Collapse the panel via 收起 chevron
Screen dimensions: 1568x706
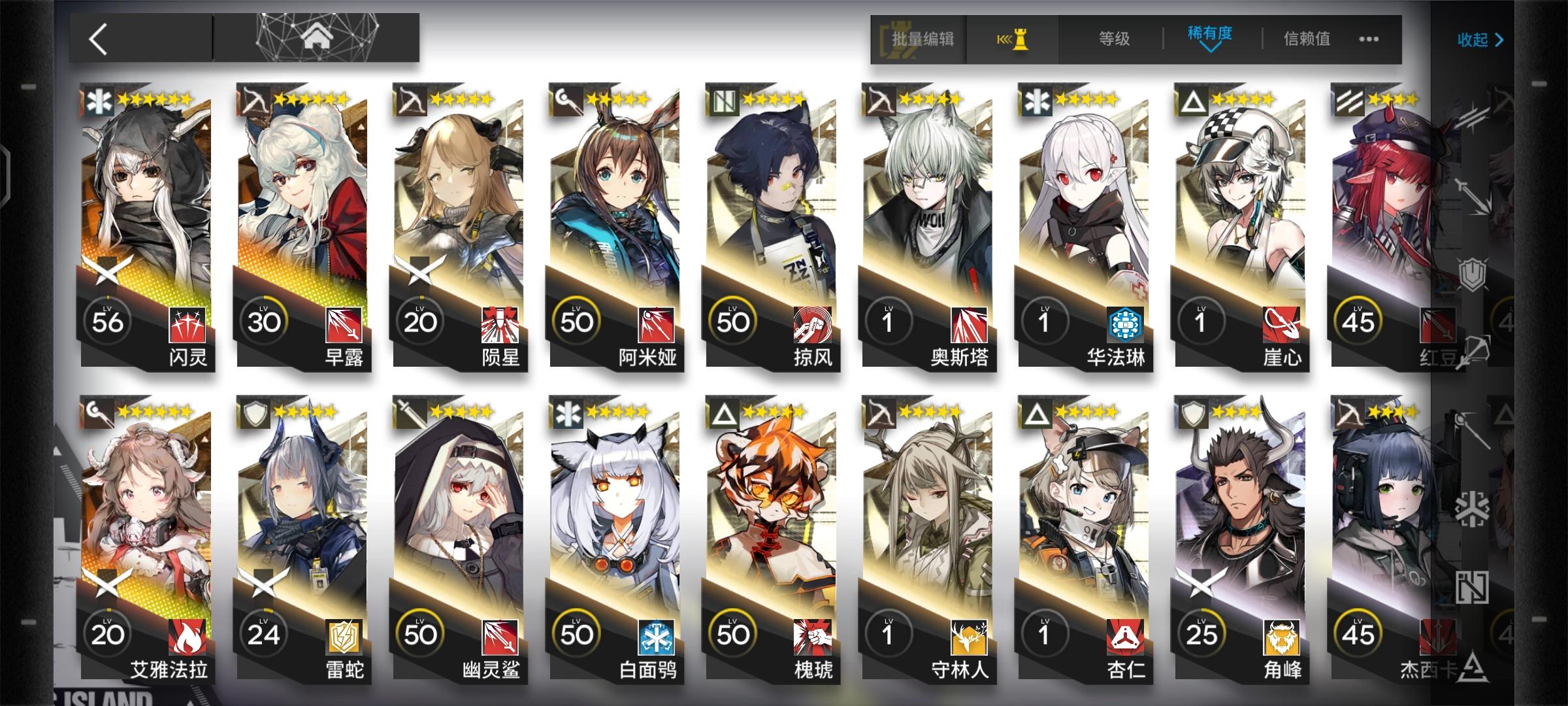[x=1480, y=39]
